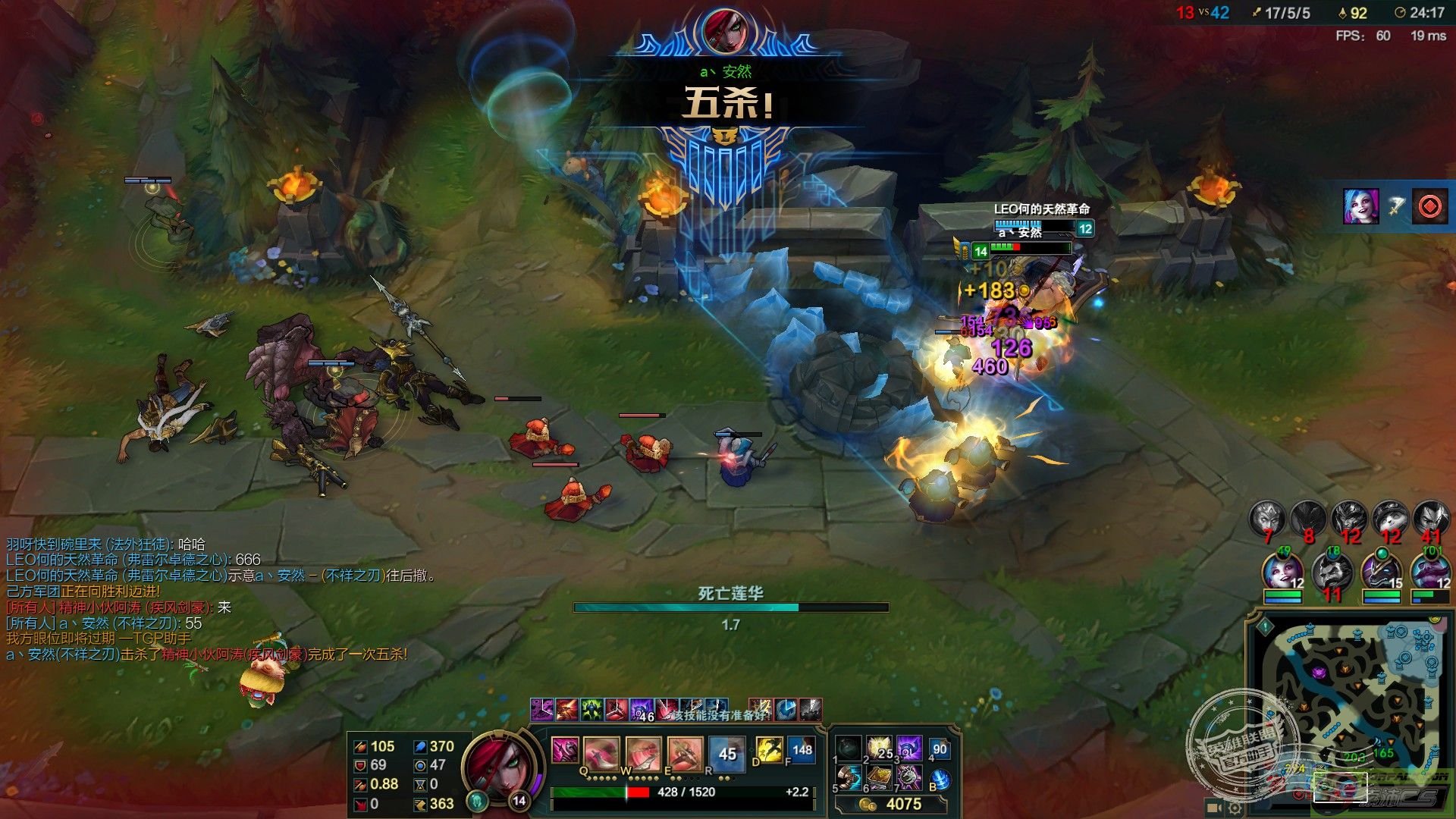Activate the W ability icon

(x=645, y=753)
